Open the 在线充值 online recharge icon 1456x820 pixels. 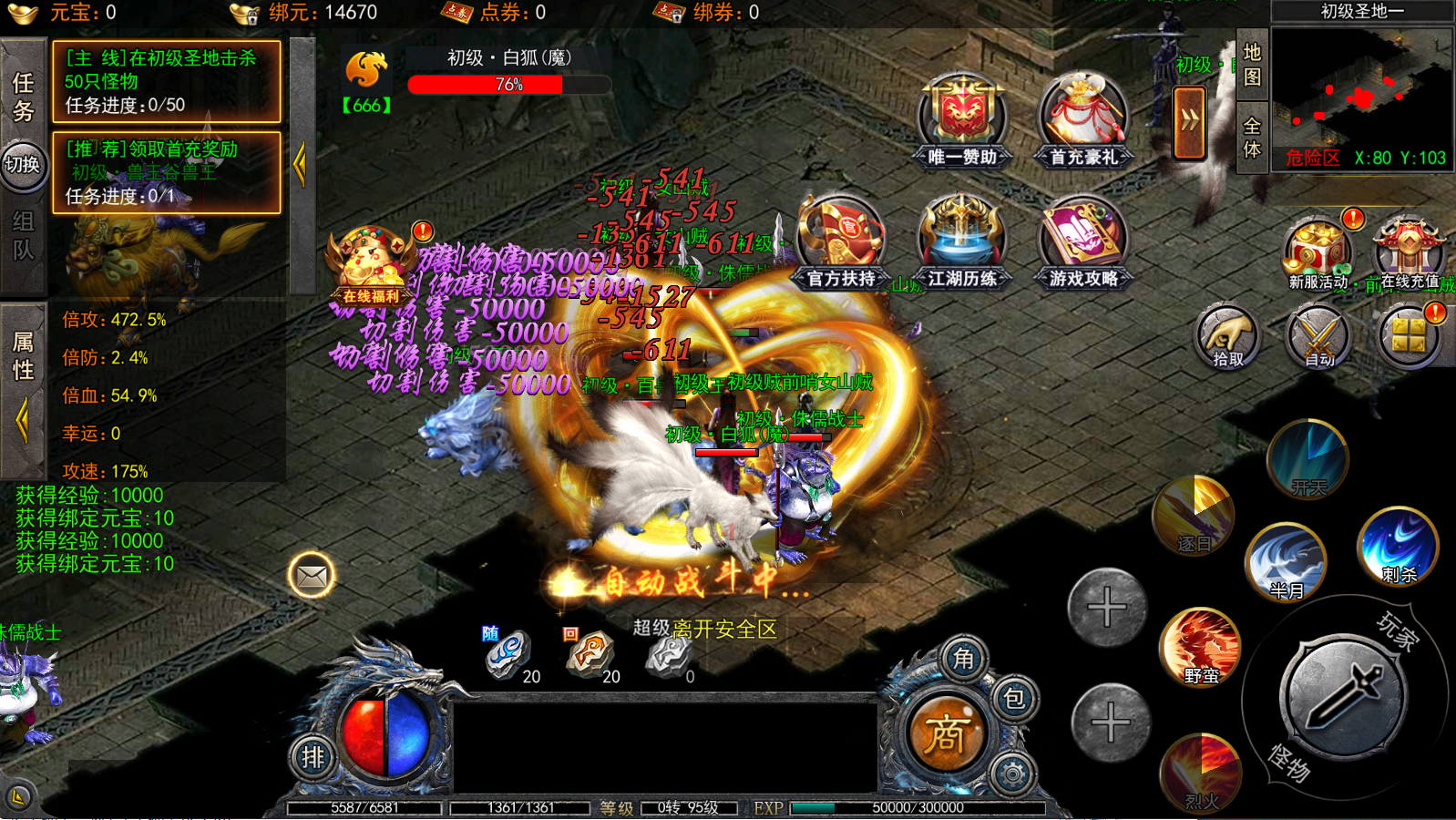tap(1409, 252)
